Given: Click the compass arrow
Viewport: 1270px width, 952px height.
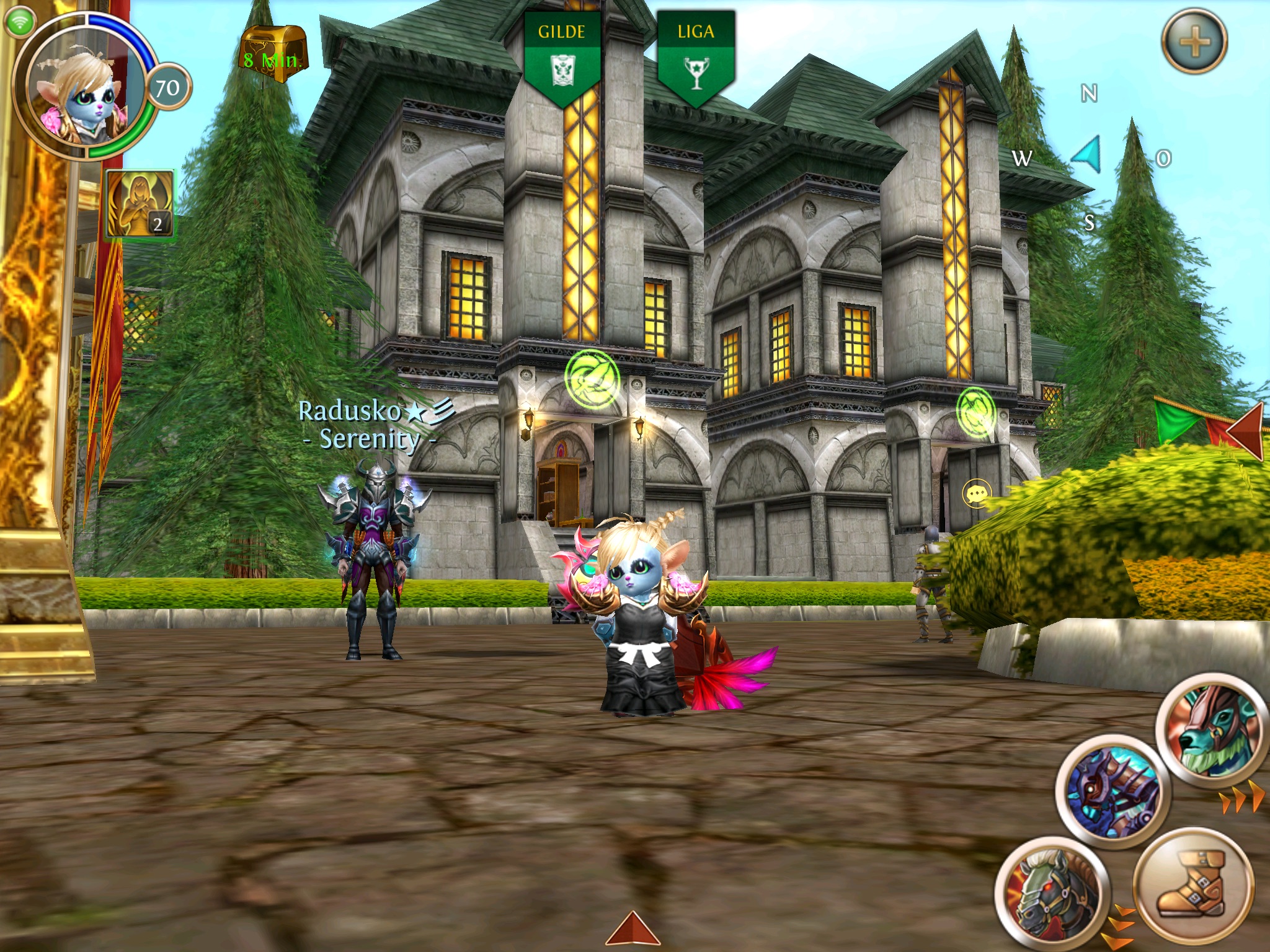Looking at the screenshot, I should coord(1089,155).
